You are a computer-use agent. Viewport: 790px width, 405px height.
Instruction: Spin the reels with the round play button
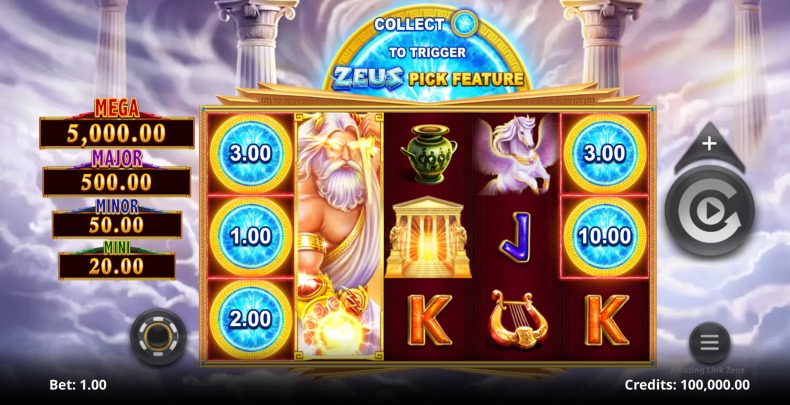click(709, 211)
